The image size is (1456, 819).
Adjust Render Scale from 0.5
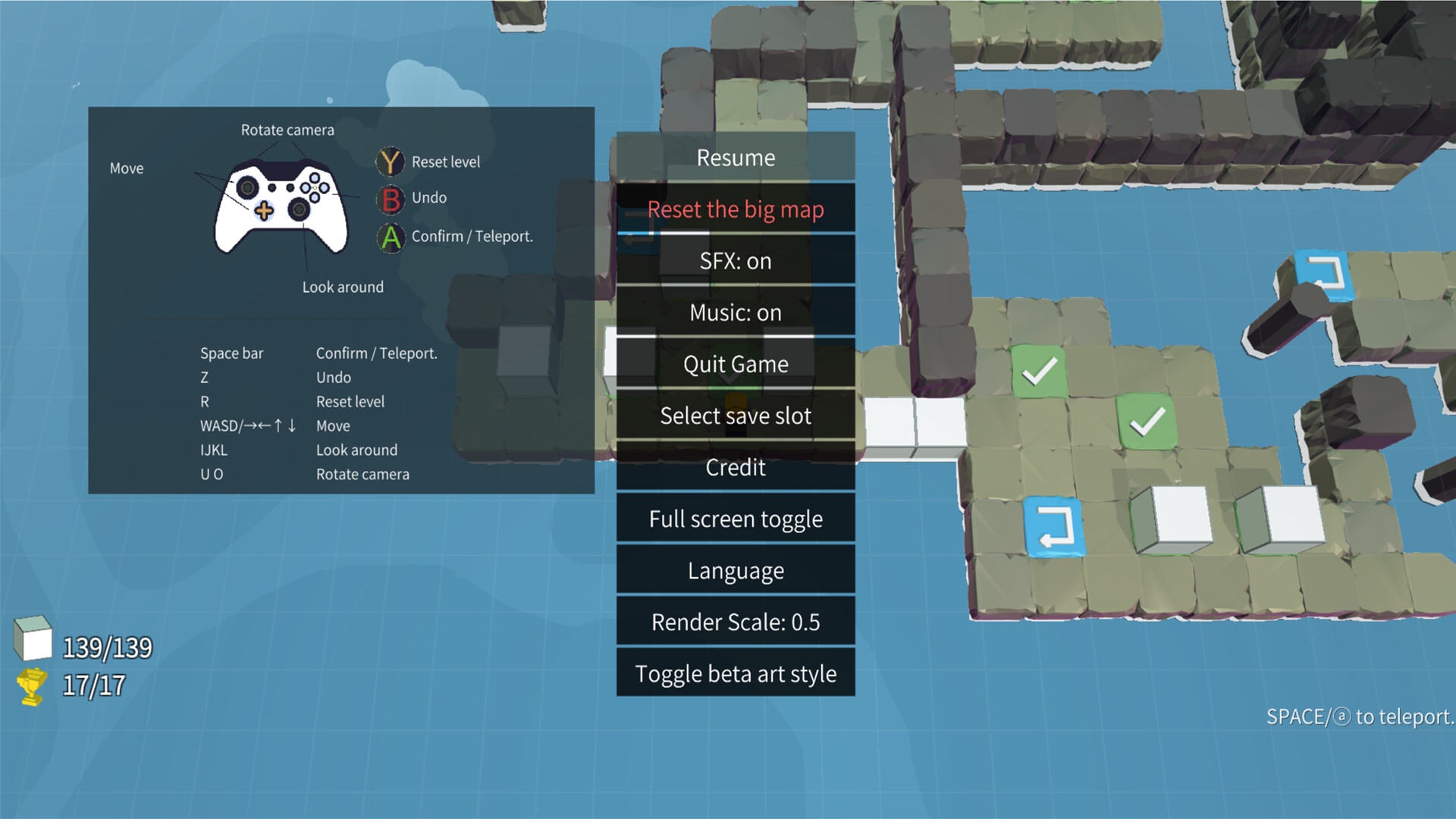tap(735, 621)
